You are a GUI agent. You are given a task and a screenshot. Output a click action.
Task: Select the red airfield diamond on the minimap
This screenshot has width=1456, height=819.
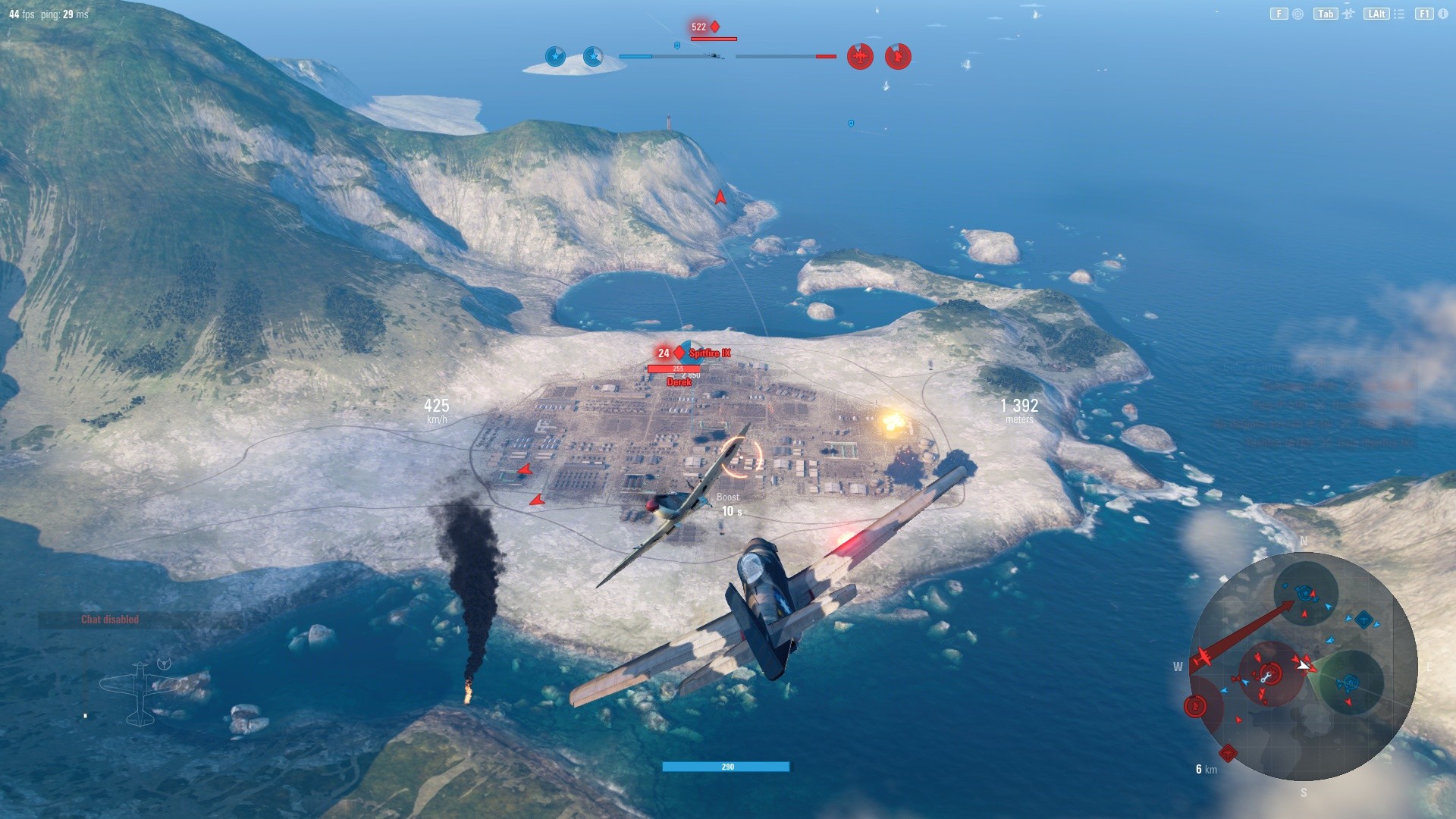pyautogui.click(x=1227, y=754)
